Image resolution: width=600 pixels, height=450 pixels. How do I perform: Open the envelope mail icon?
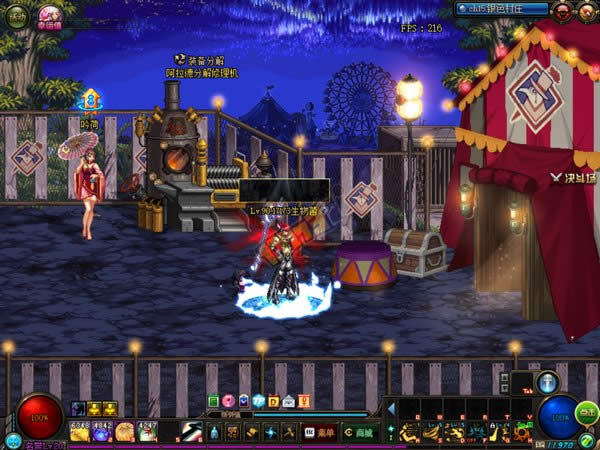click(x=289, y=401)
